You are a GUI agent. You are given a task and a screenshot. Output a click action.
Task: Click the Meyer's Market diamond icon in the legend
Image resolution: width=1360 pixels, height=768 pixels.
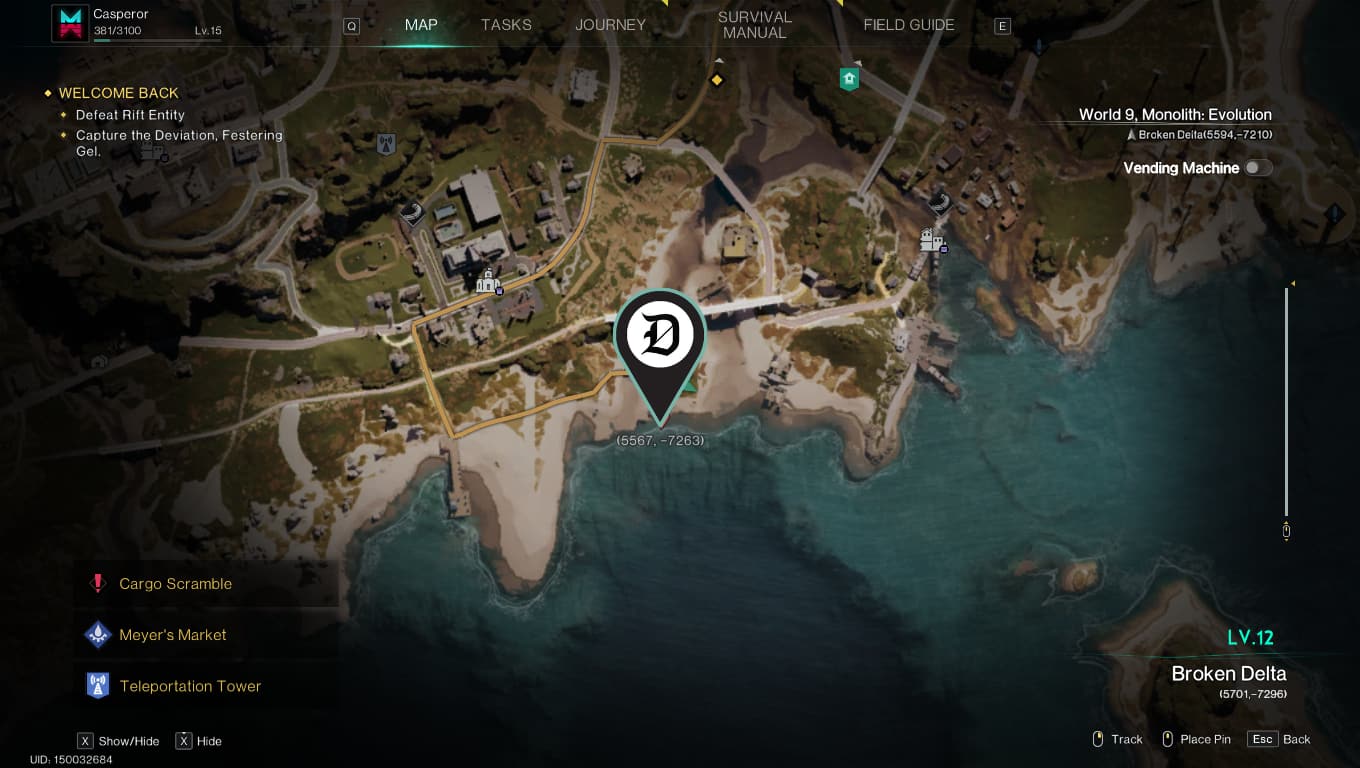tap(97, 634)
